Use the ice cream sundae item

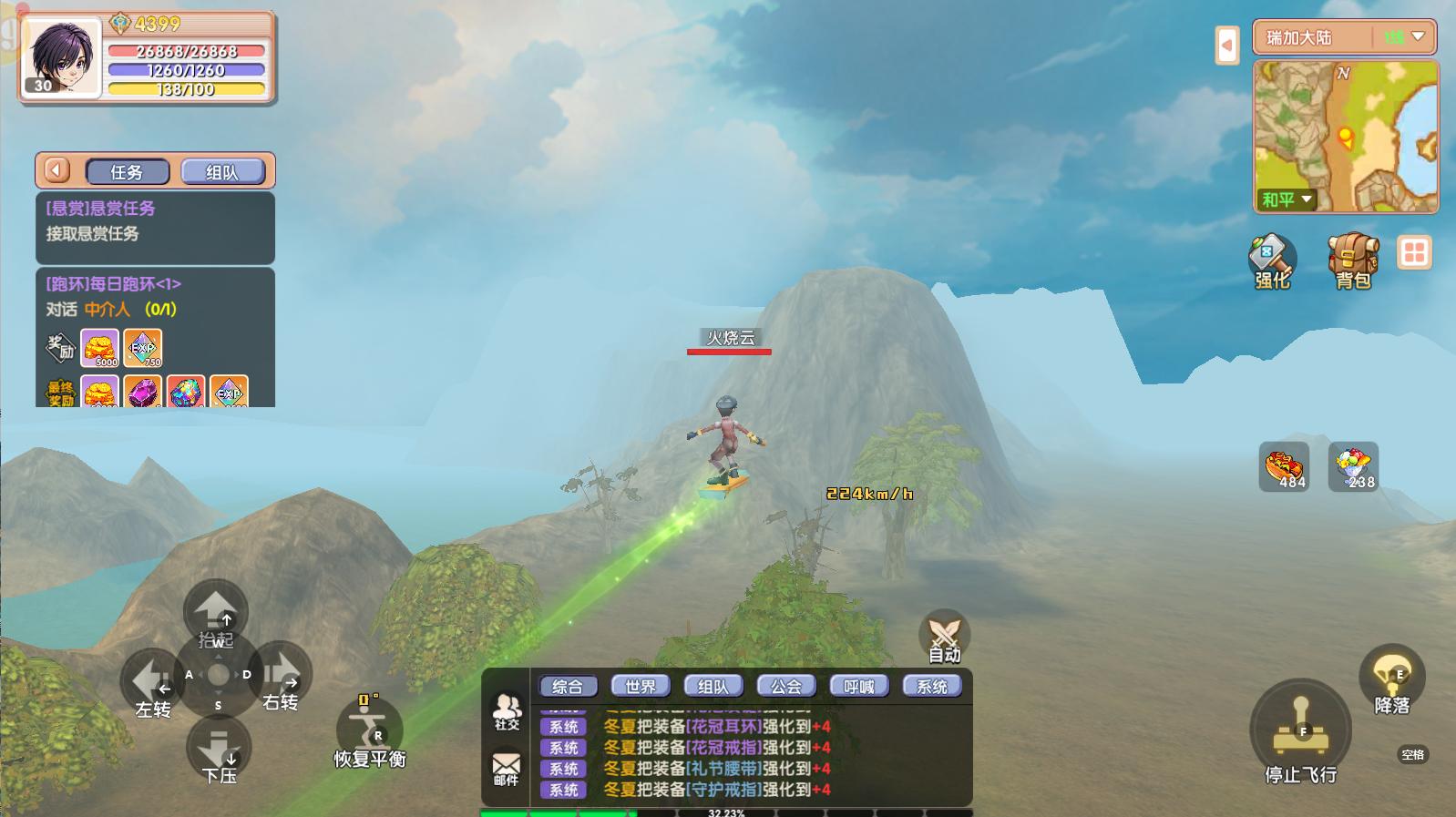[1353, 467]
